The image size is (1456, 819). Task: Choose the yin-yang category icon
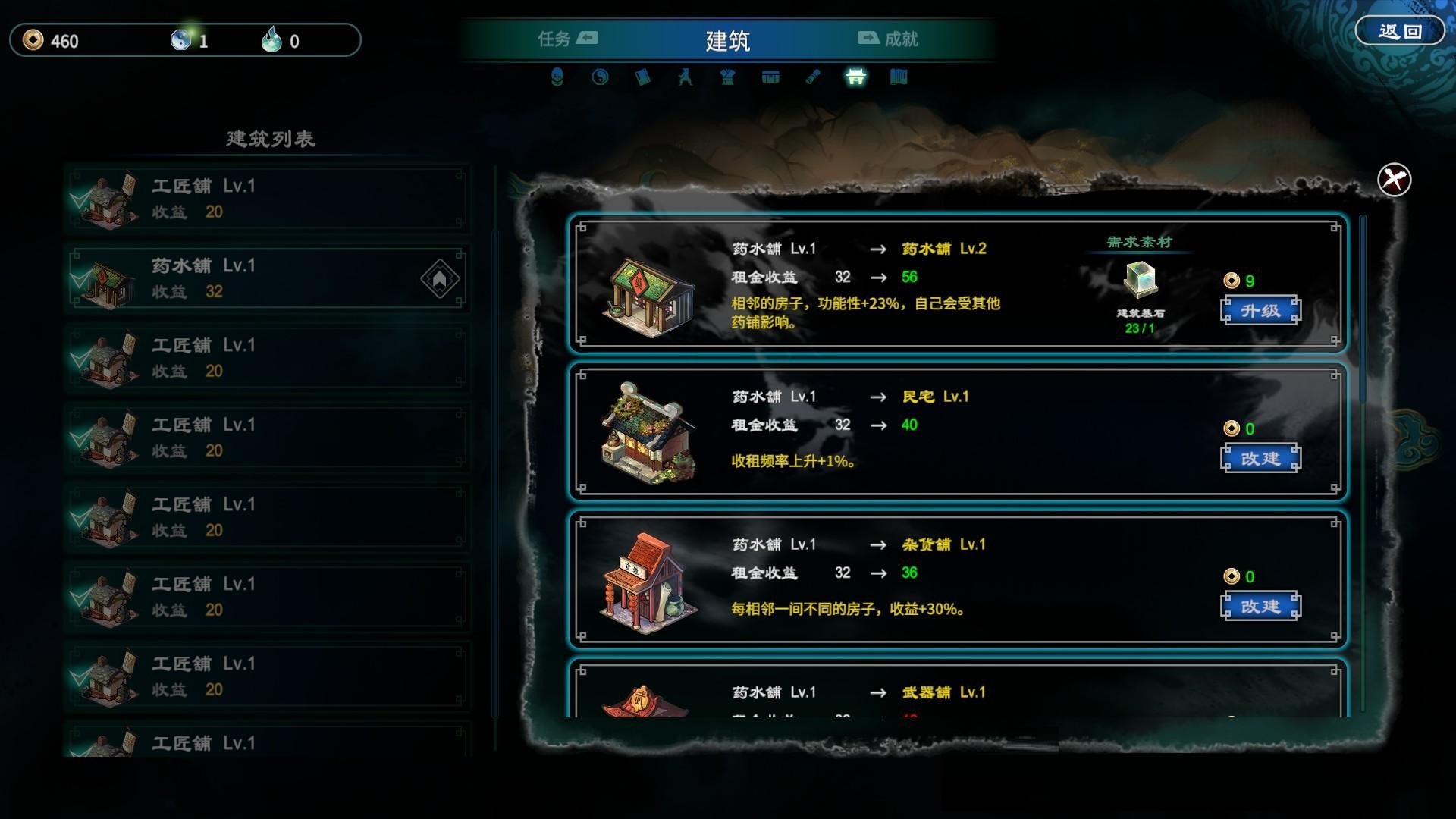600,77
